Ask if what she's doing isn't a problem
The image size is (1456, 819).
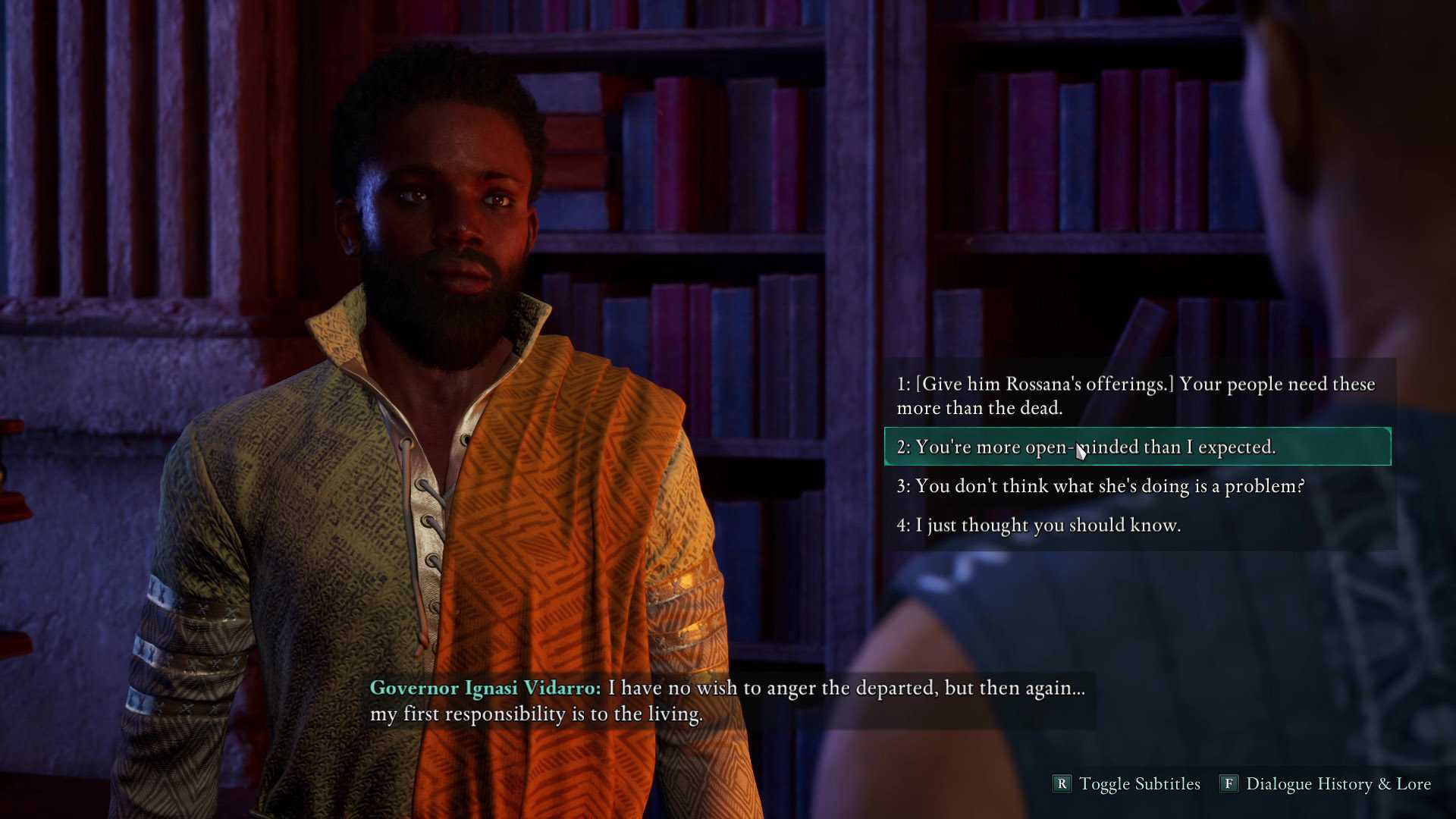point(1100,486)
